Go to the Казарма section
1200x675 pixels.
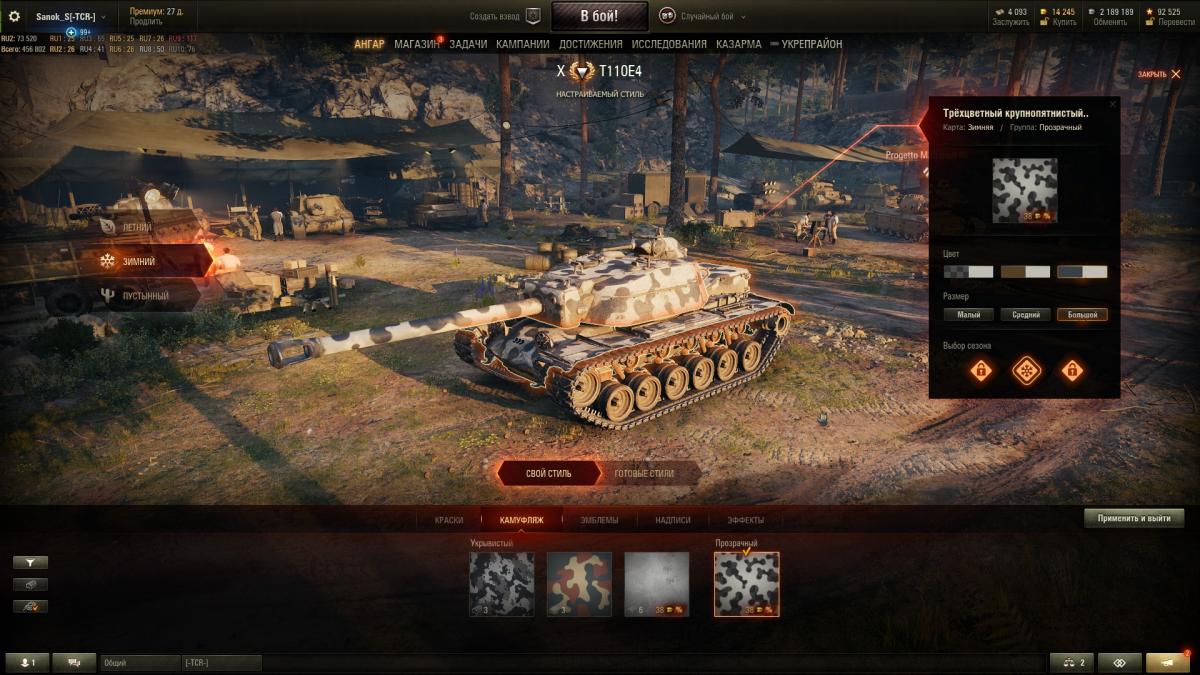738,44
